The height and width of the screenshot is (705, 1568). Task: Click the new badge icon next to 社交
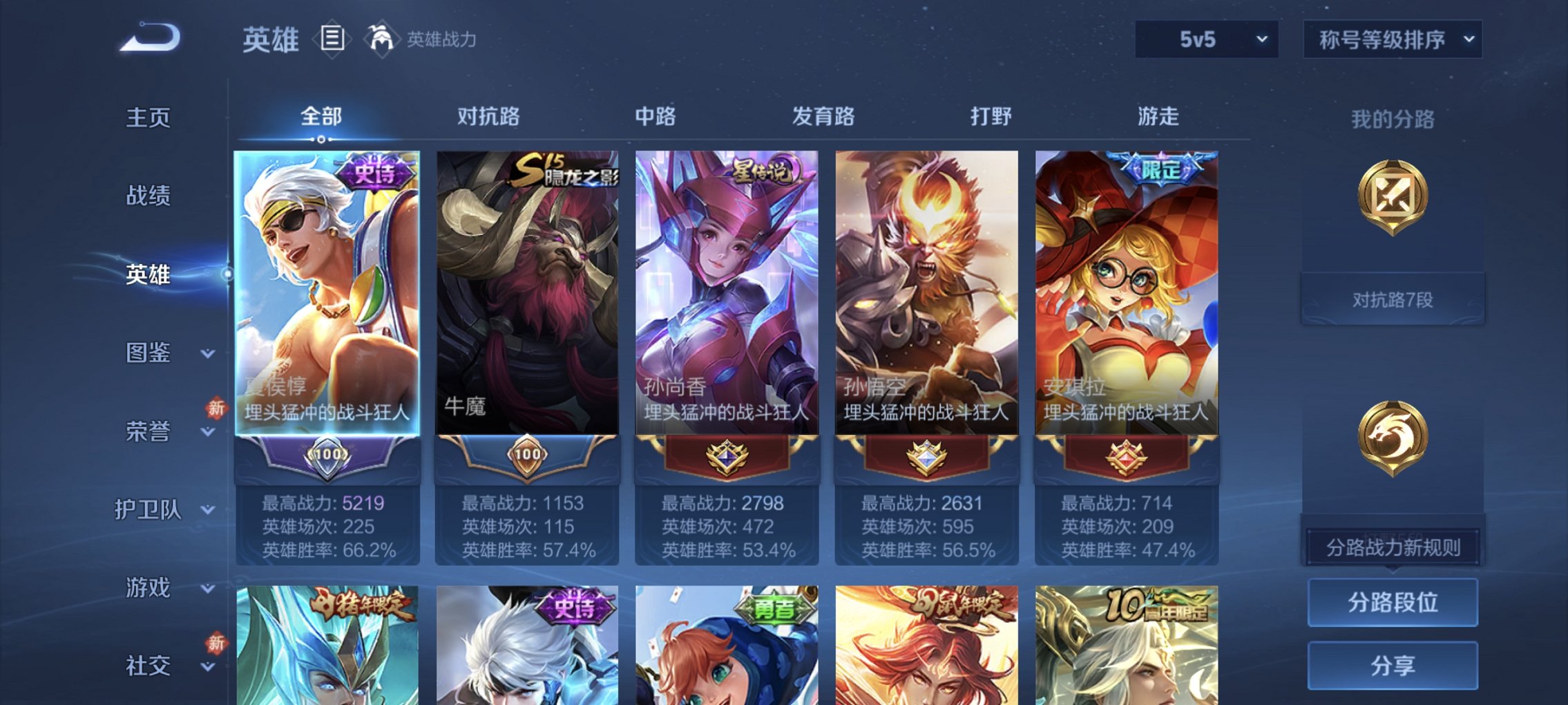[x=215, y=644]
